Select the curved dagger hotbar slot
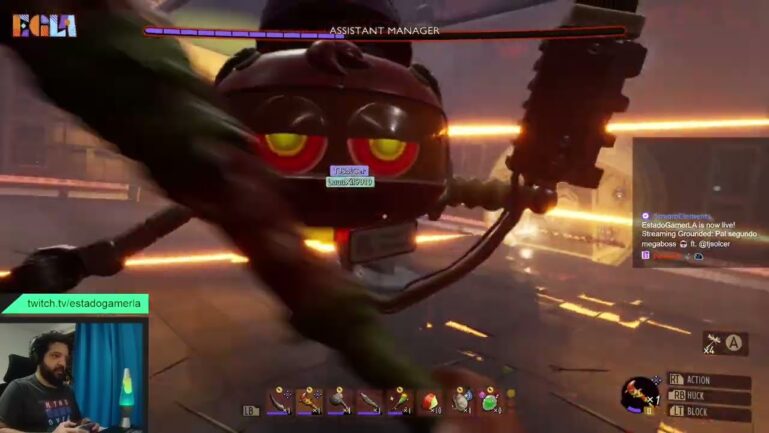Screen dimensions: 769x433 coord(279,401)
